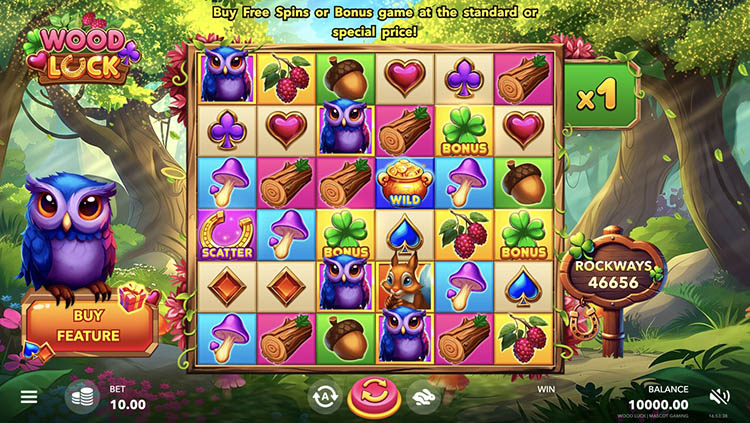Activate turbo mode with the rabbit icon

point(423,397)
